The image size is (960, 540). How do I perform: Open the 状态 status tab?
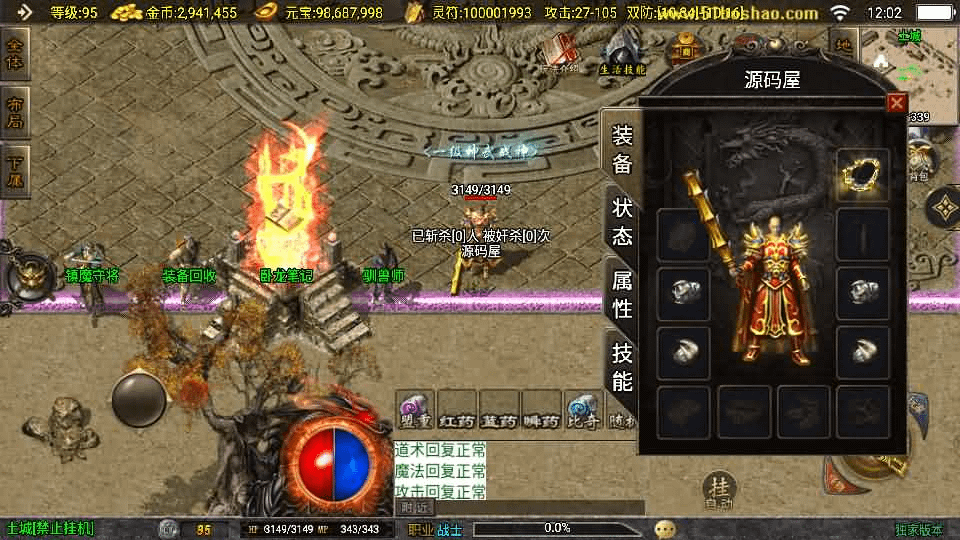tap(621, 222)
